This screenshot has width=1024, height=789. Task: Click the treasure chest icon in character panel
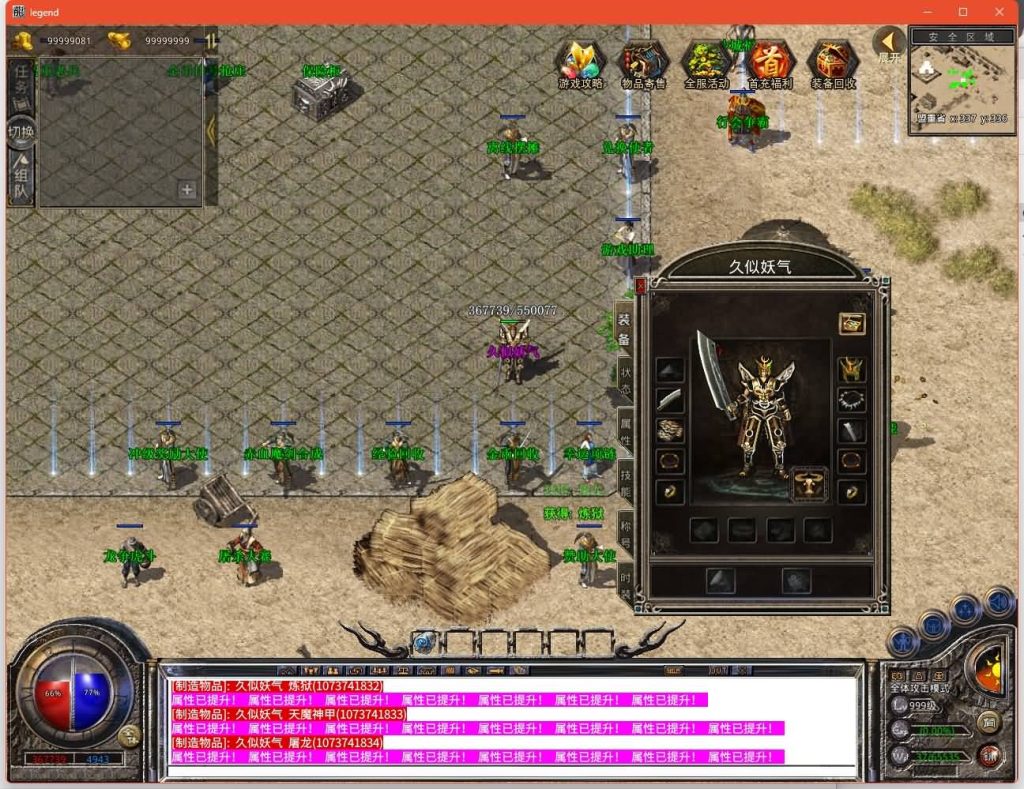[851, 323]
